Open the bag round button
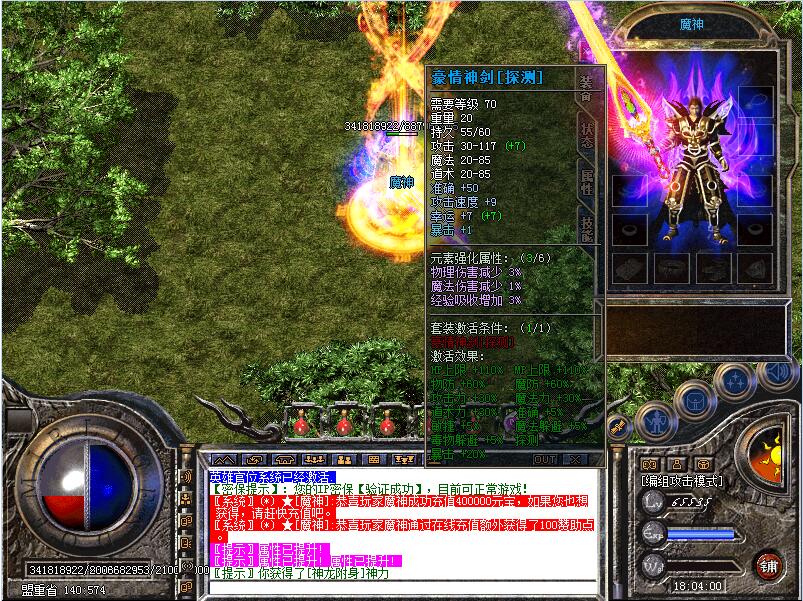This screenshot has width=803, height=601. (x=693, y=400)
